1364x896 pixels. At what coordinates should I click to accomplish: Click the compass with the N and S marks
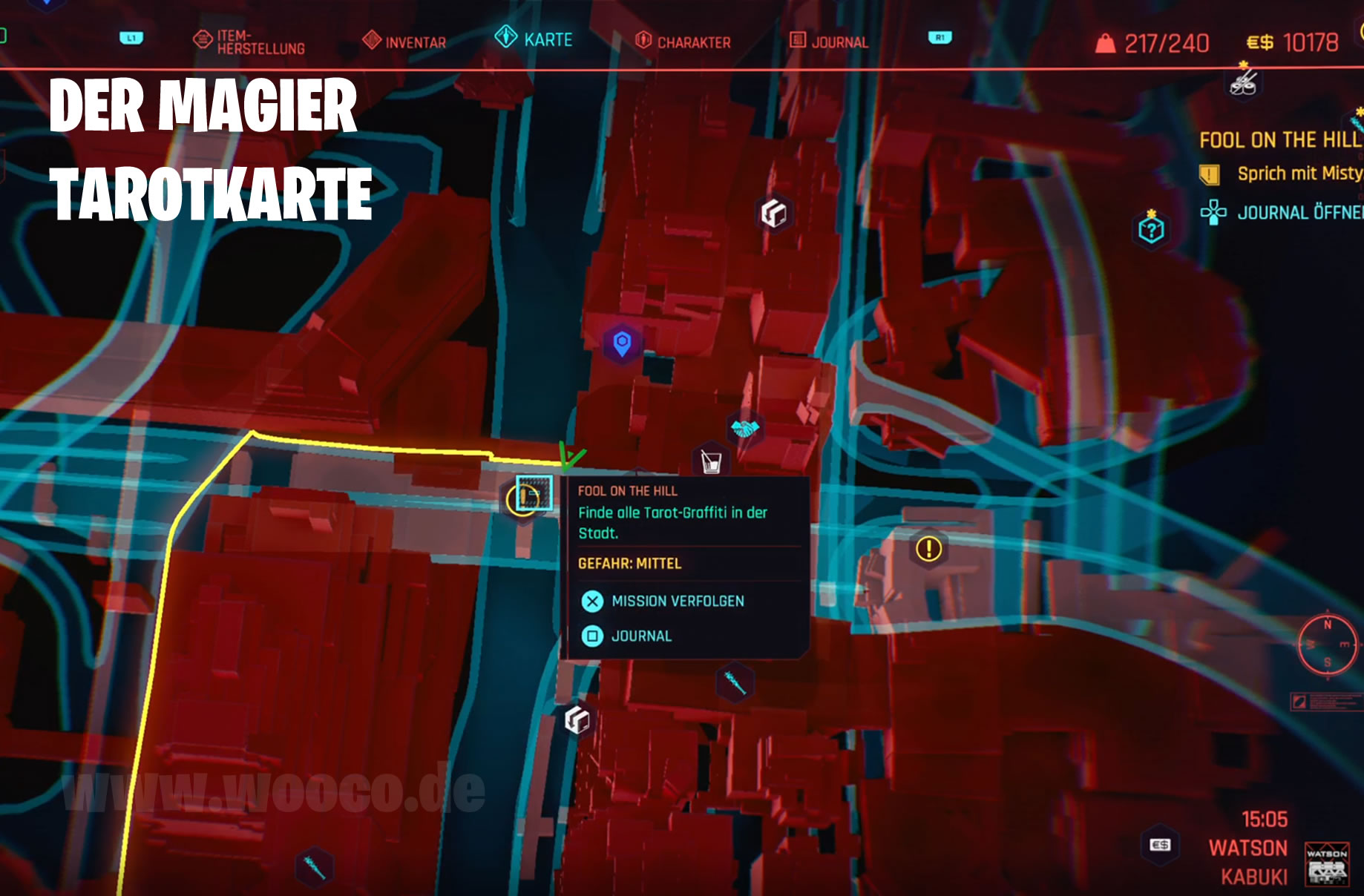click(1328, 644)
